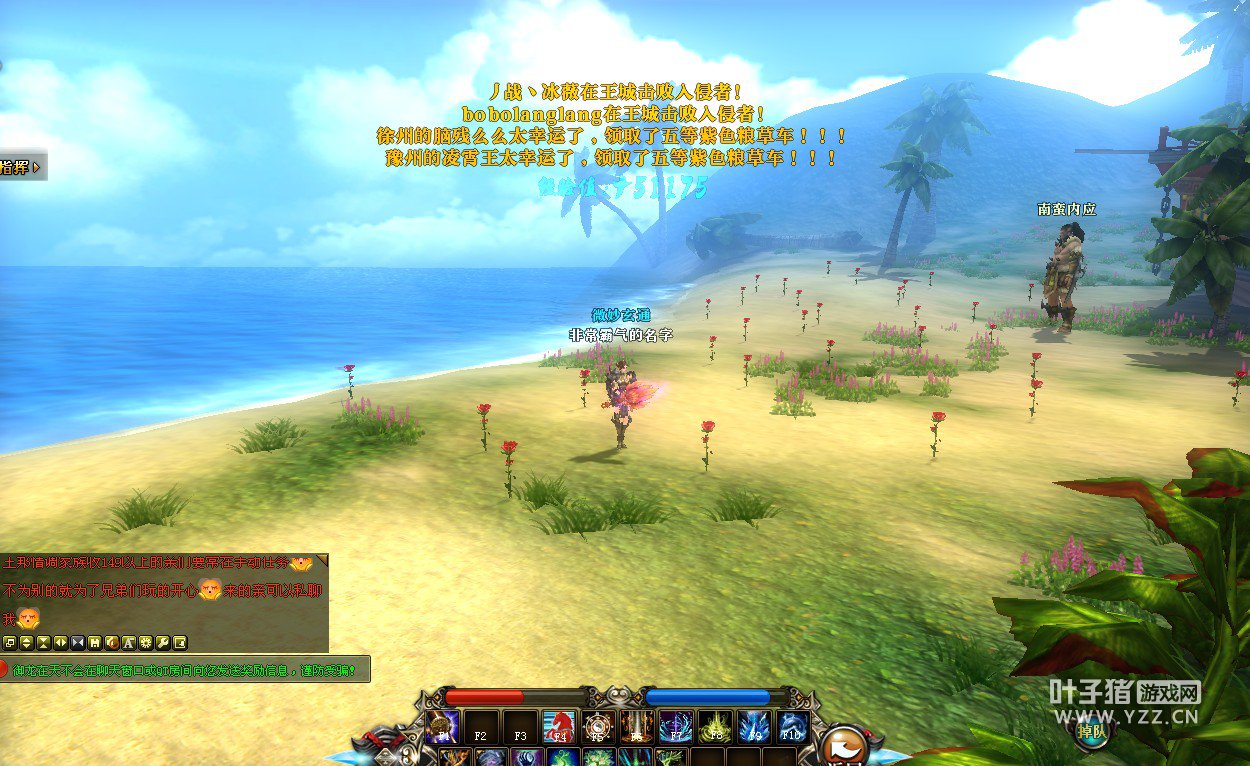Click the chat window corner triangle
This screenshot has width=1250, height=766.
(x=322, y=560)
